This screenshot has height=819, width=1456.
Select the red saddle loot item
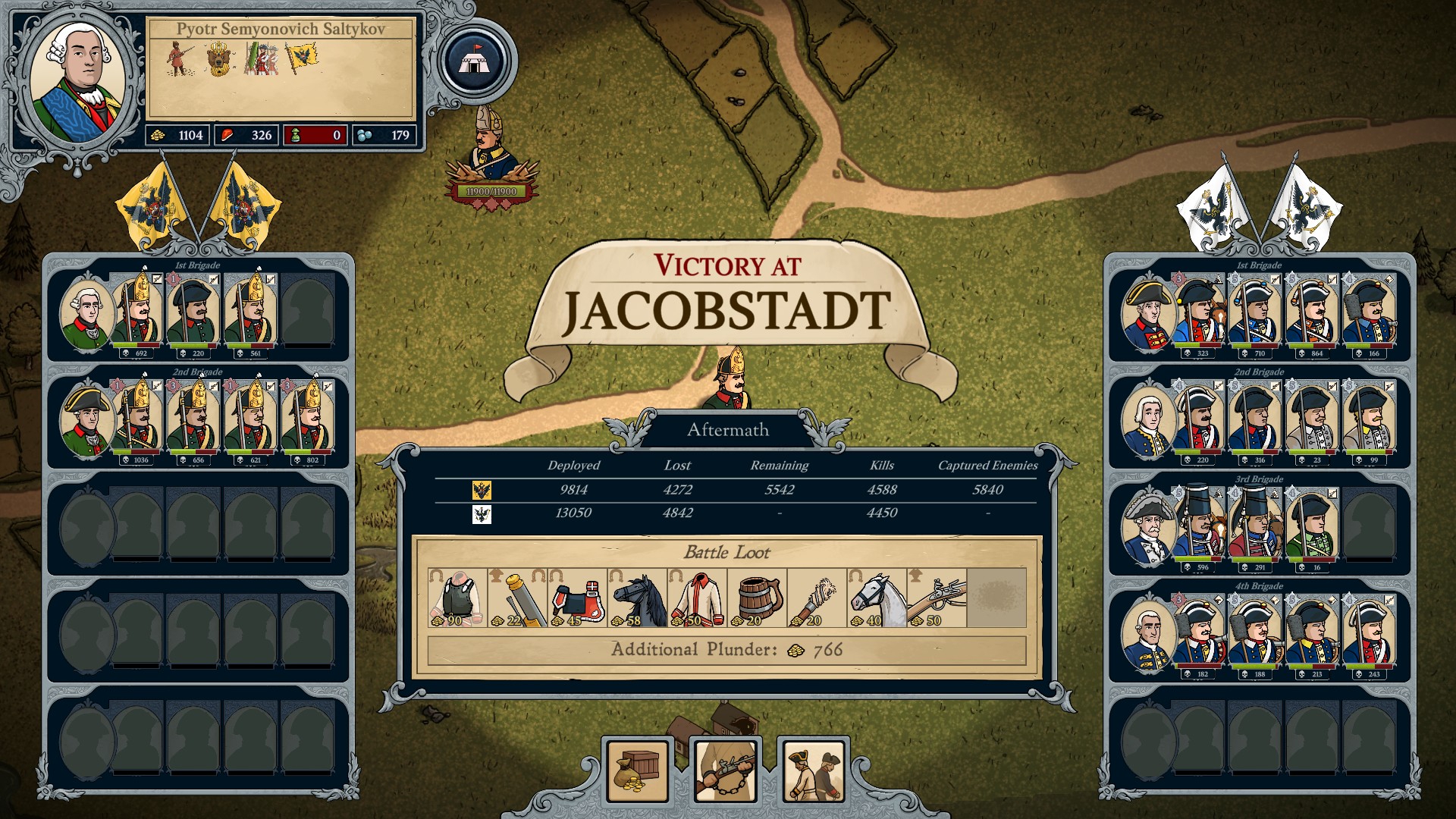tap(576, 598)
